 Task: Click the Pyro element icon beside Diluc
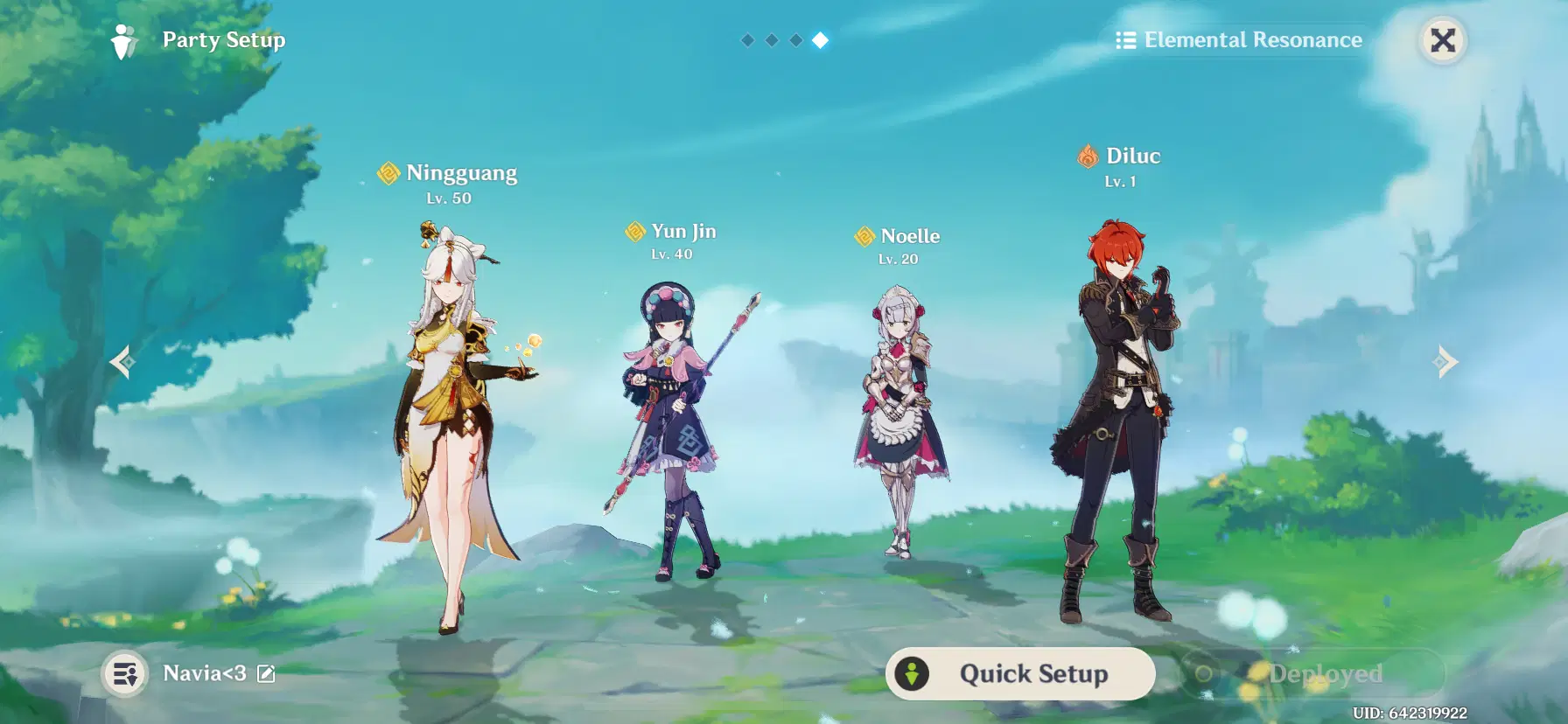[x=1087, y=156]
